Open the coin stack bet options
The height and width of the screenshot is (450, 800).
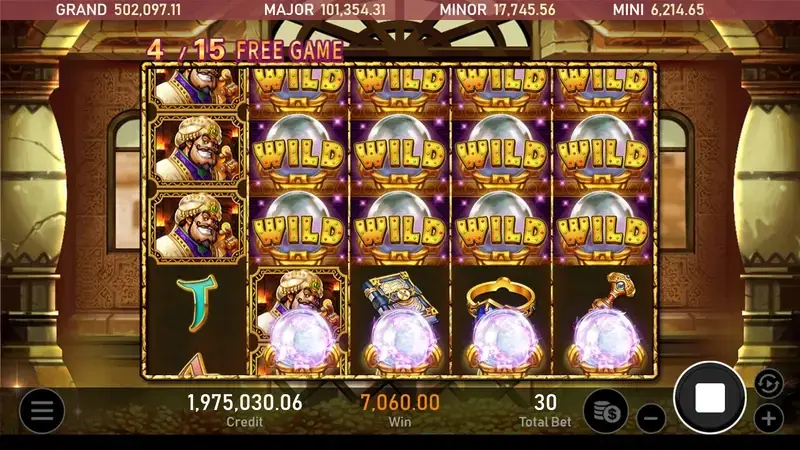[x=605, y=410]
